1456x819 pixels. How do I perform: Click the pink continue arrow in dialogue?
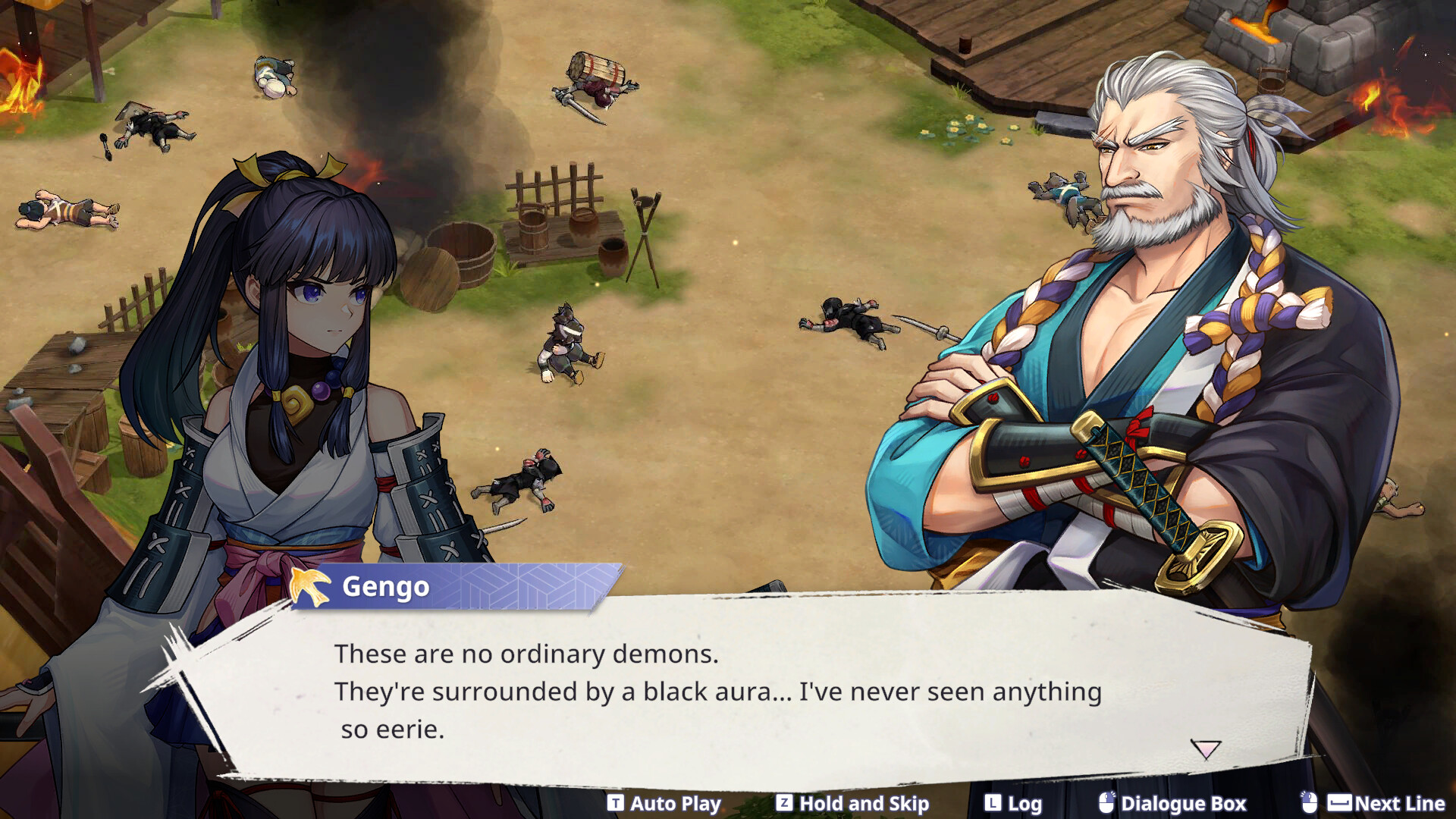(1205, 749)
